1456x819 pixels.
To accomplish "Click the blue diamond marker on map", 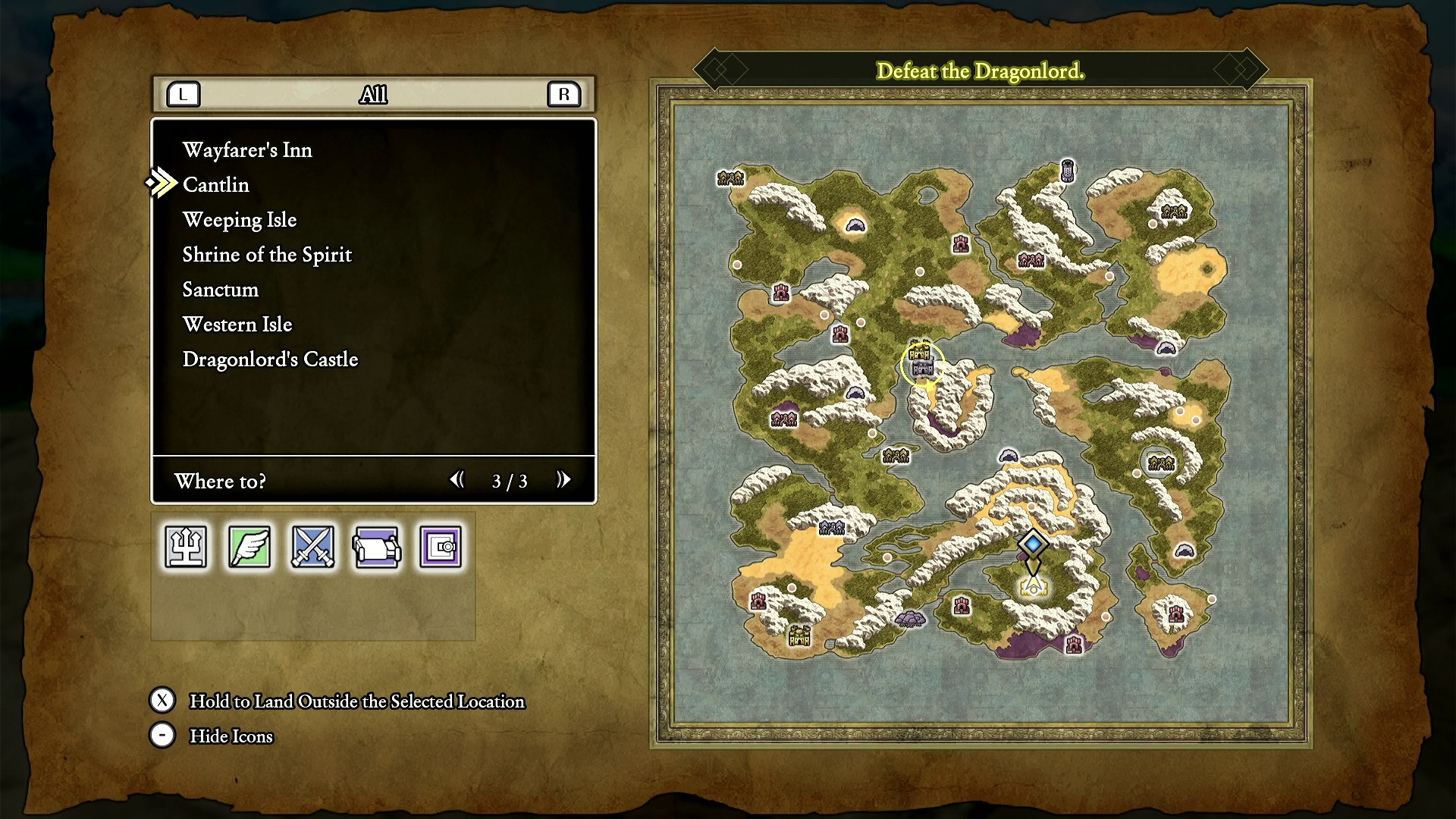I will (x=1033, y=544).
